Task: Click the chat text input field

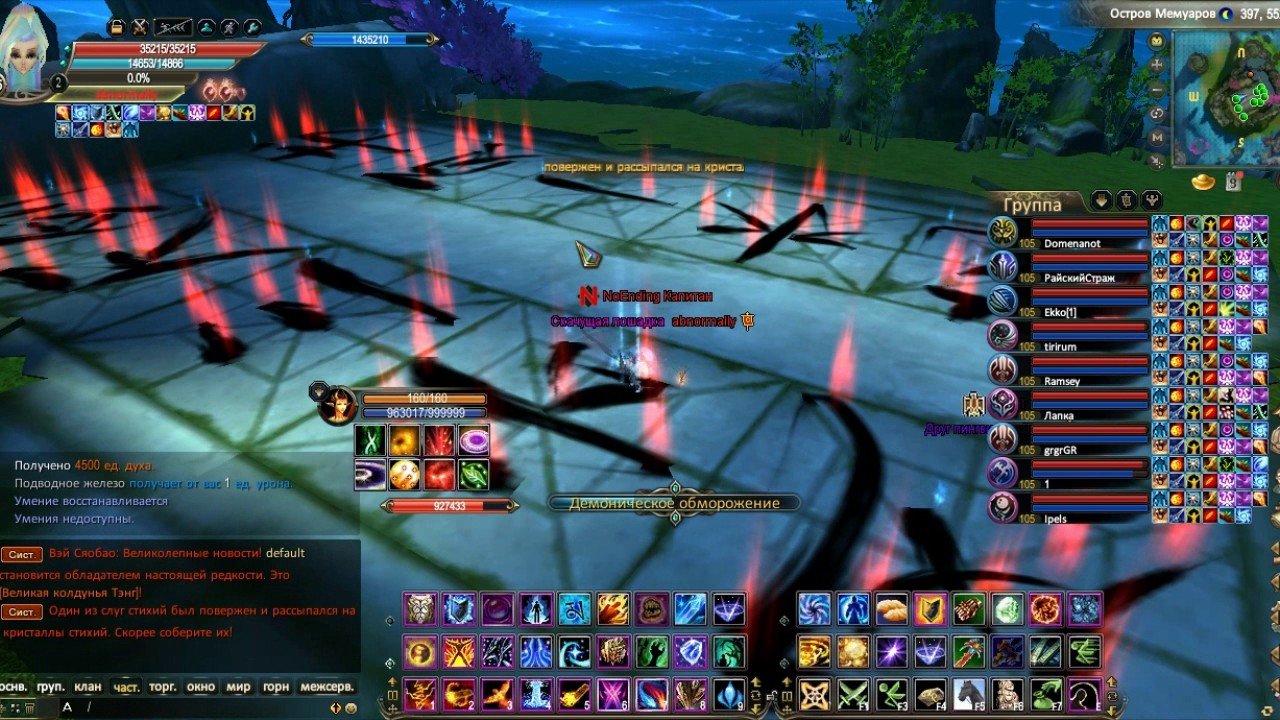Action: pyautogui.click(x=200, y=708)
